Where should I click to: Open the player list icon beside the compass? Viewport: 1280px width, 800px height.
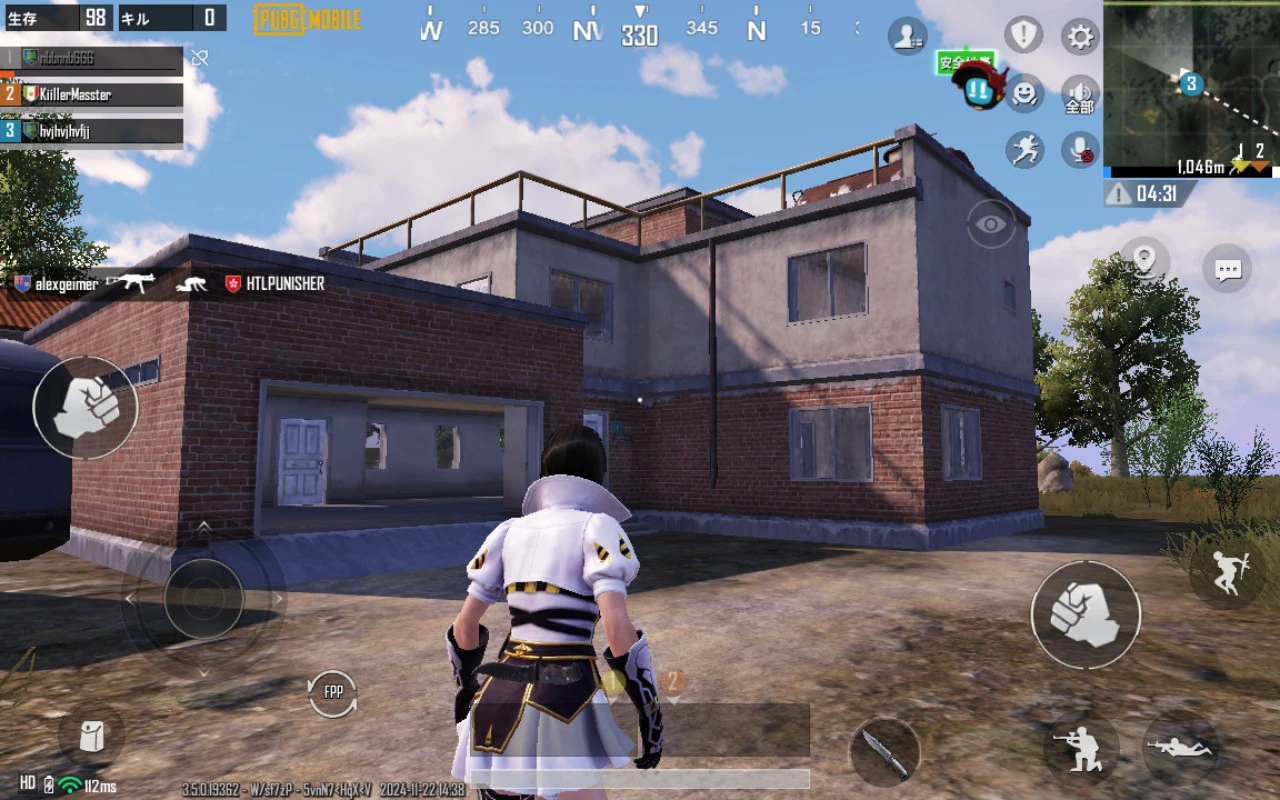(906, 36)
